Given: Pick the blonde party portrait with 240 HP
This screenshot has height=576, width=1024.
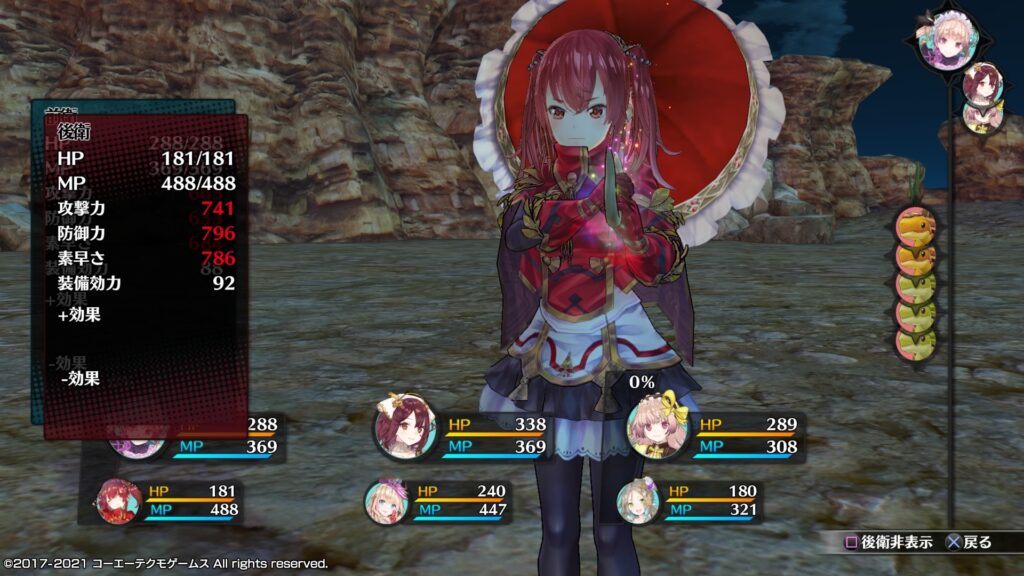Looking at the screenshot, I should 386,501.
